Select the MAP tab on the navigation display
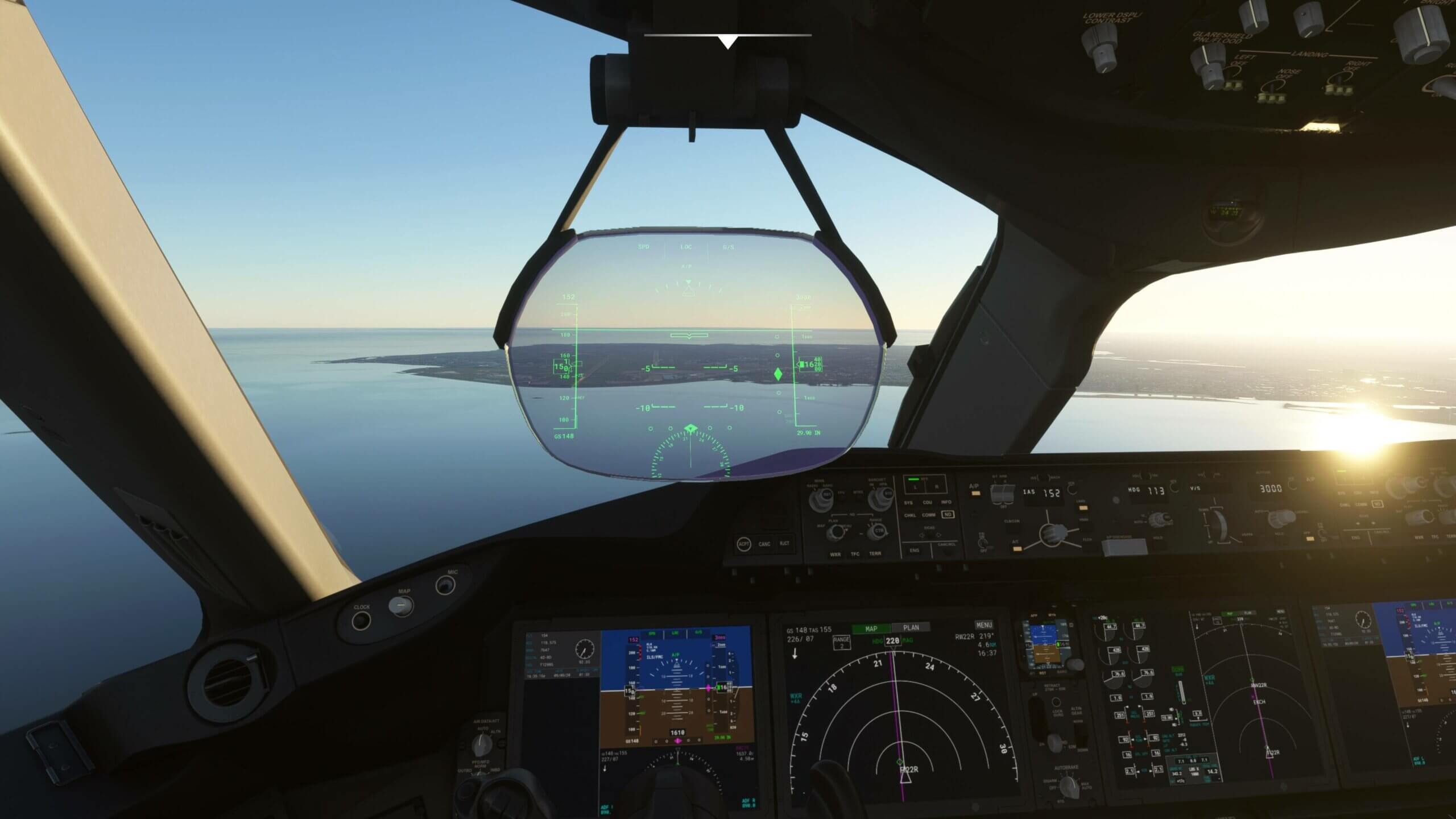1456x819 pixels. point(871,628)
